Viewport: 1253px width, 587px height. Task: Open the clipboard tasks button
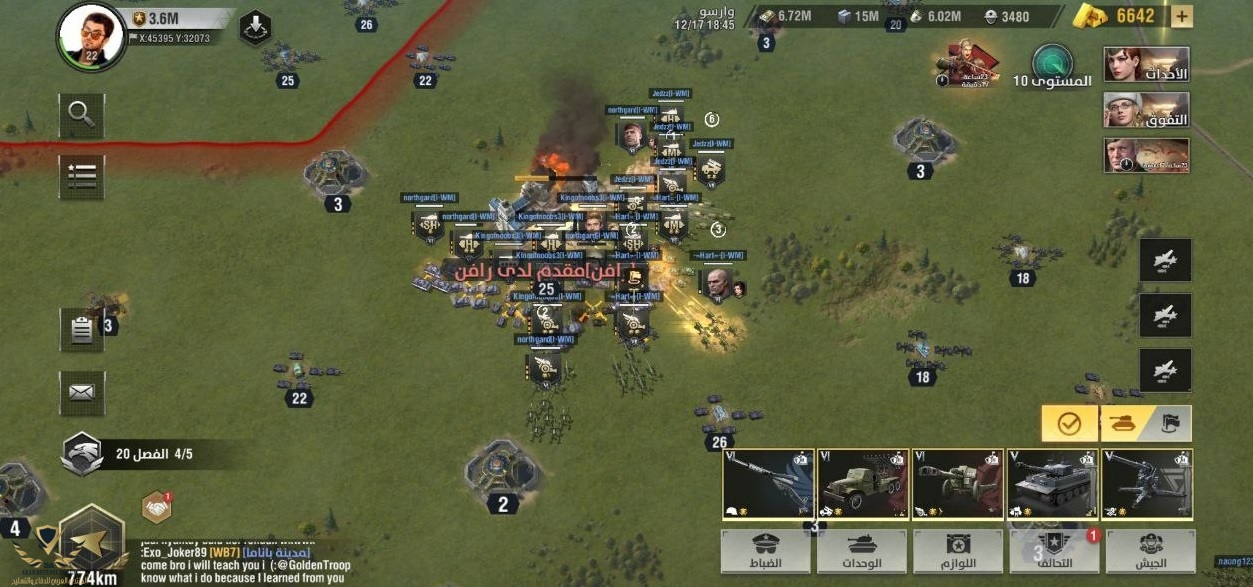click(81, 330)
